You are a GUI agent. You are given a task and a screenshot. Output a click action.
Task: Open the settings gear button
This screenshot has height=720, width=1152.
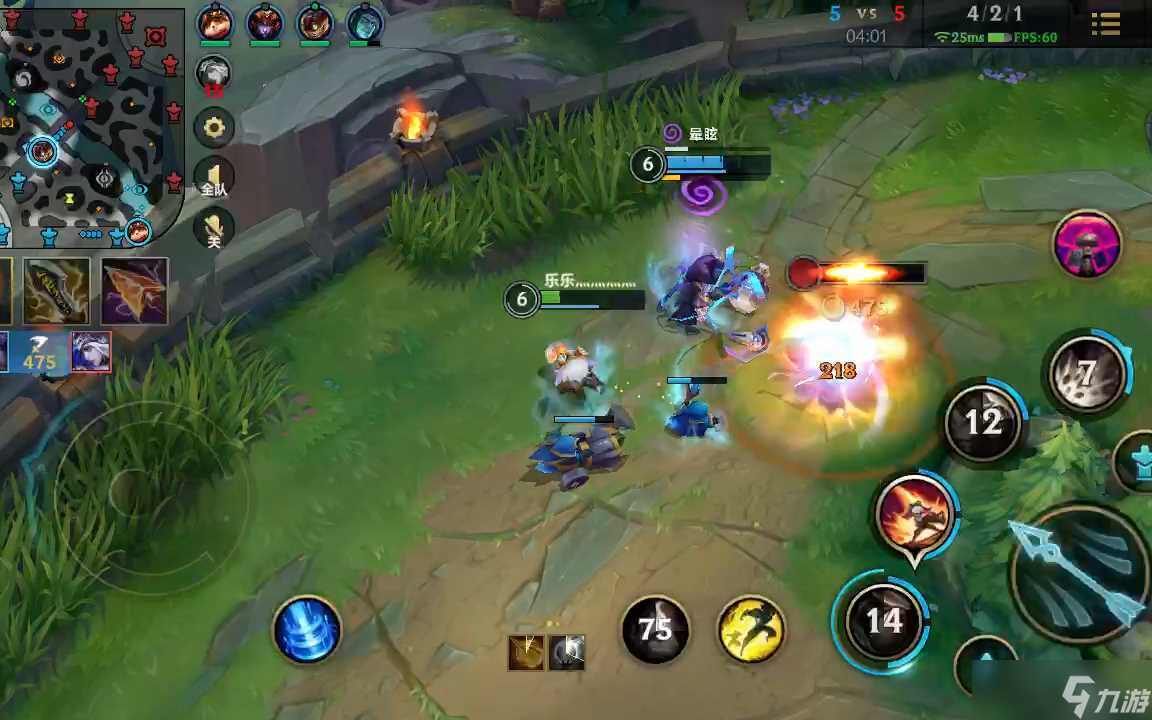[x=213, y=127]
